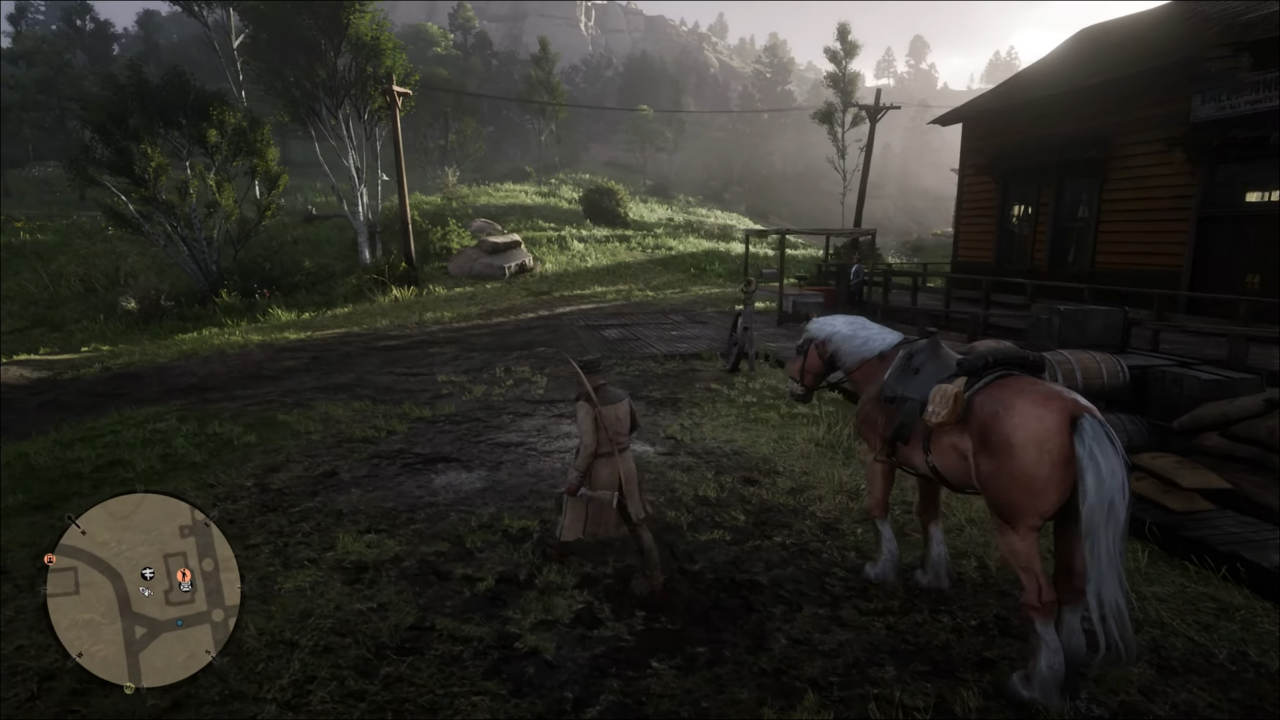The image size is (1280, 720).
Task: Click the S compass letter on the minimap
Action: point(206,652)
